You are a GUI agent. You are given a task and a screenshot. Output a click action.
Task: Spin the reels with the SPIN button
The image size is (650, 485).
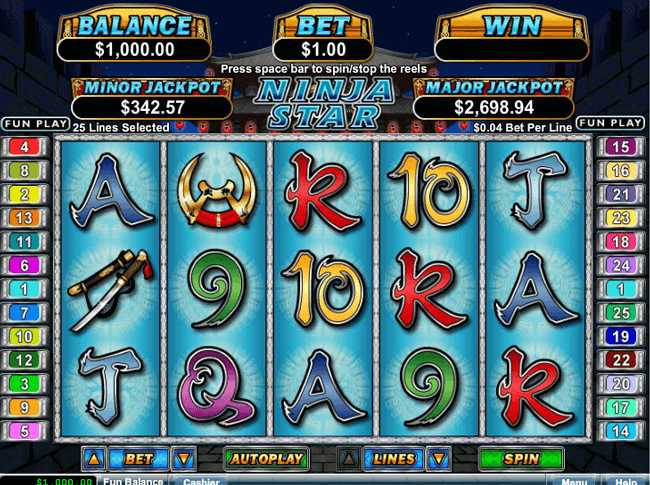(520, 460)
